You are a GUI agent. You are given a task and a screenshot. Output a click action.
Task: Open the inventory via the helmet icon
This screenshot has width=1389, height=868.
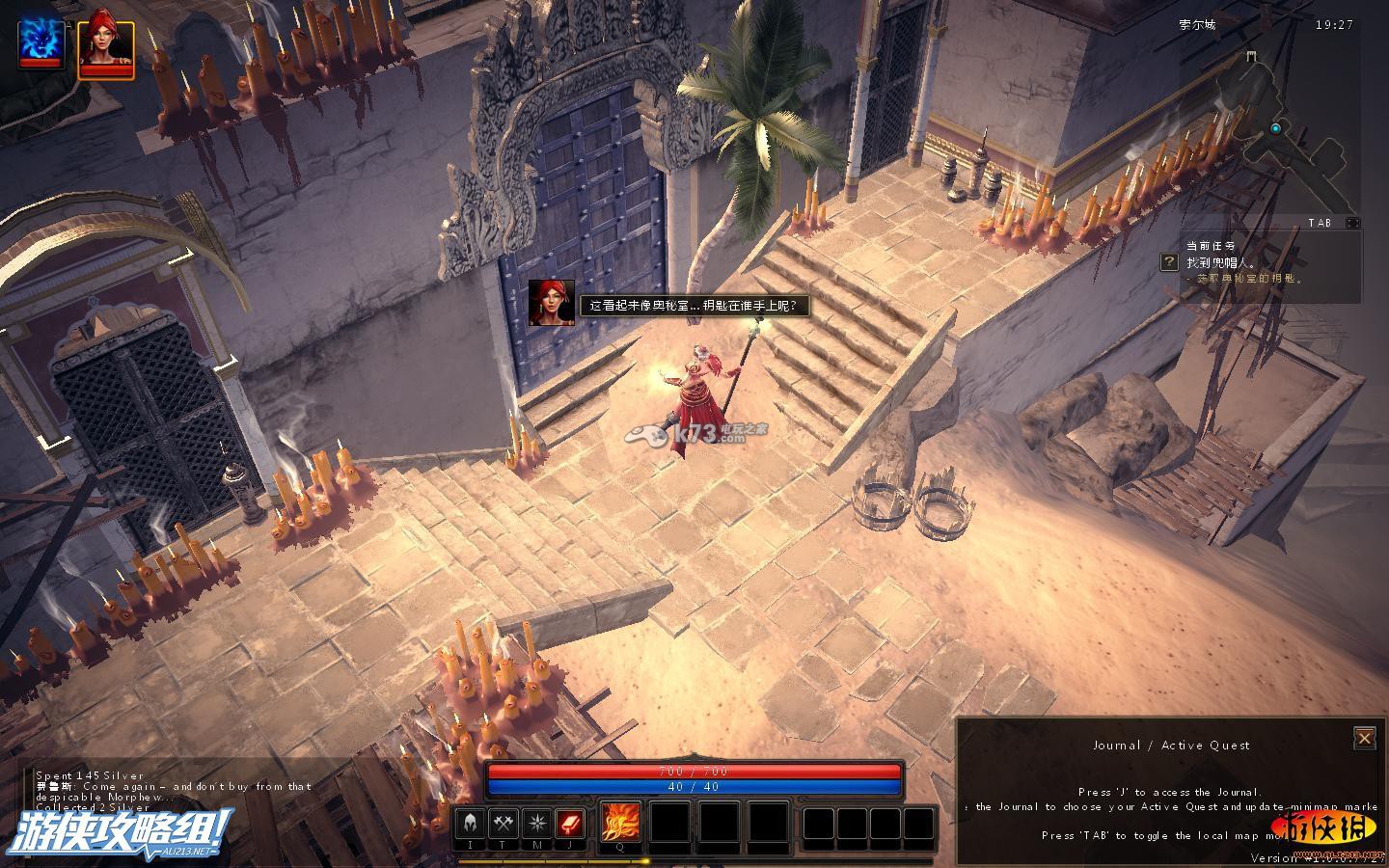(x=471, y=824)
